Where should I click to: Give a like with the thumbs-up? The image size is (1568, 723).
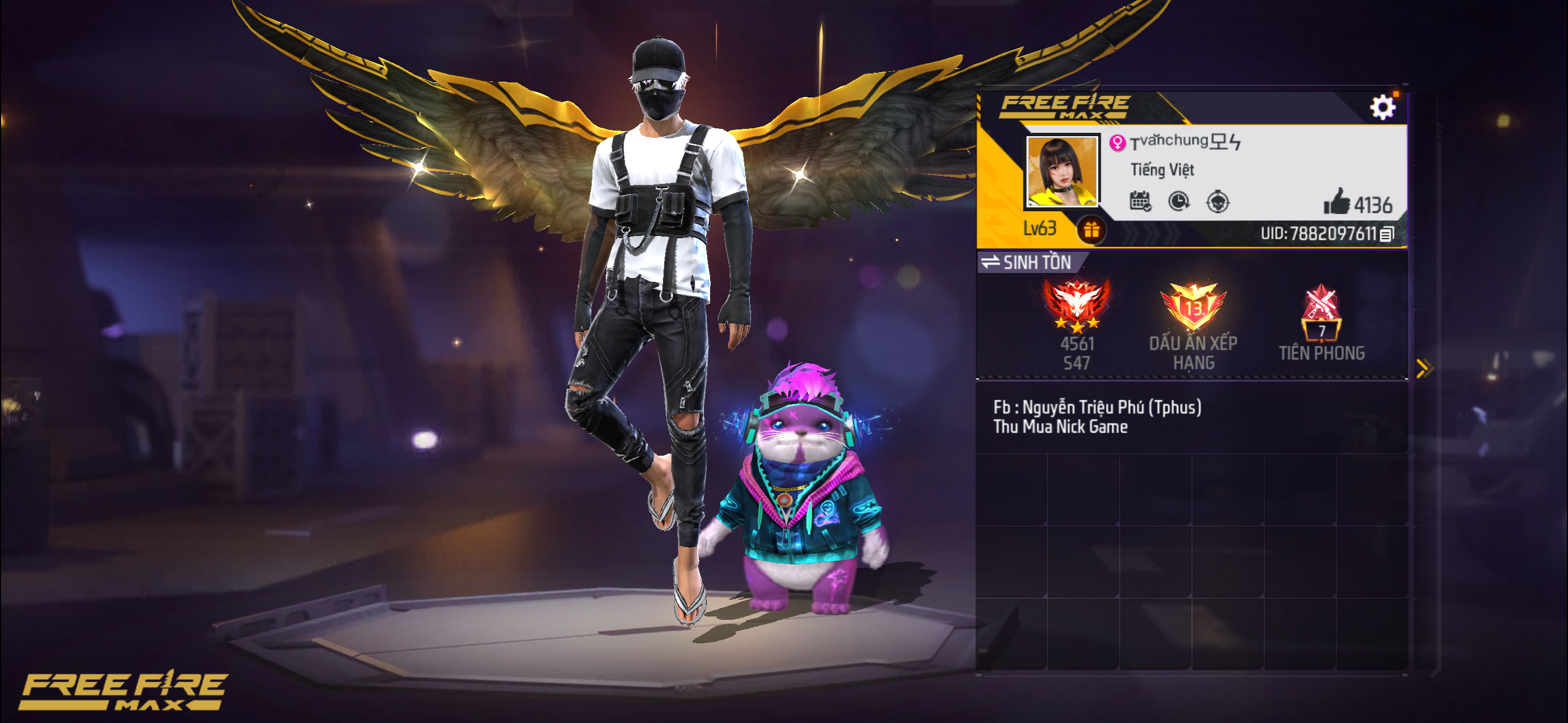click(1337, 202)
